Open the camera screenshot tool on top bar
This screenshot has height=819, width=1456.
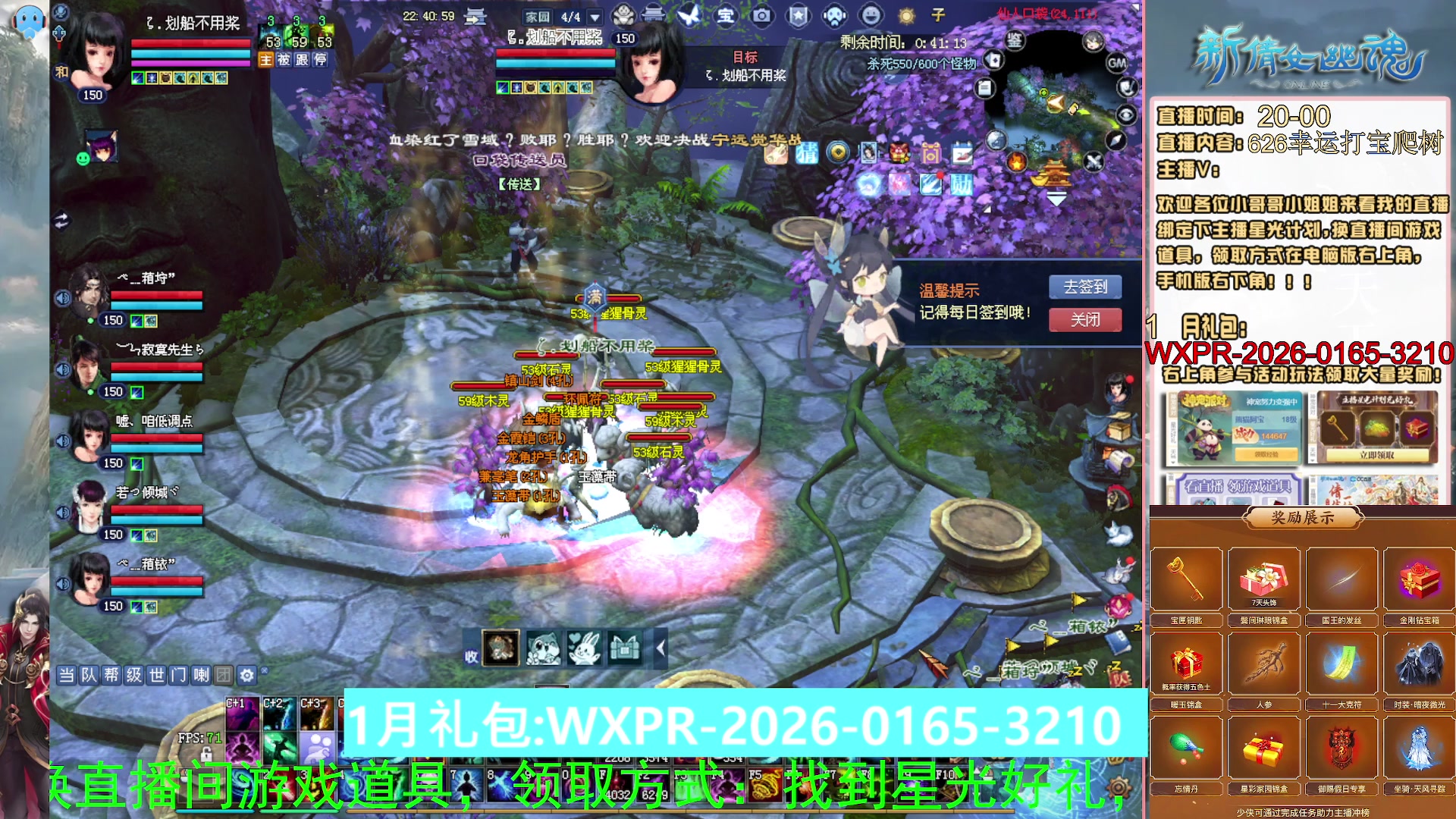(x=762, y=17)
